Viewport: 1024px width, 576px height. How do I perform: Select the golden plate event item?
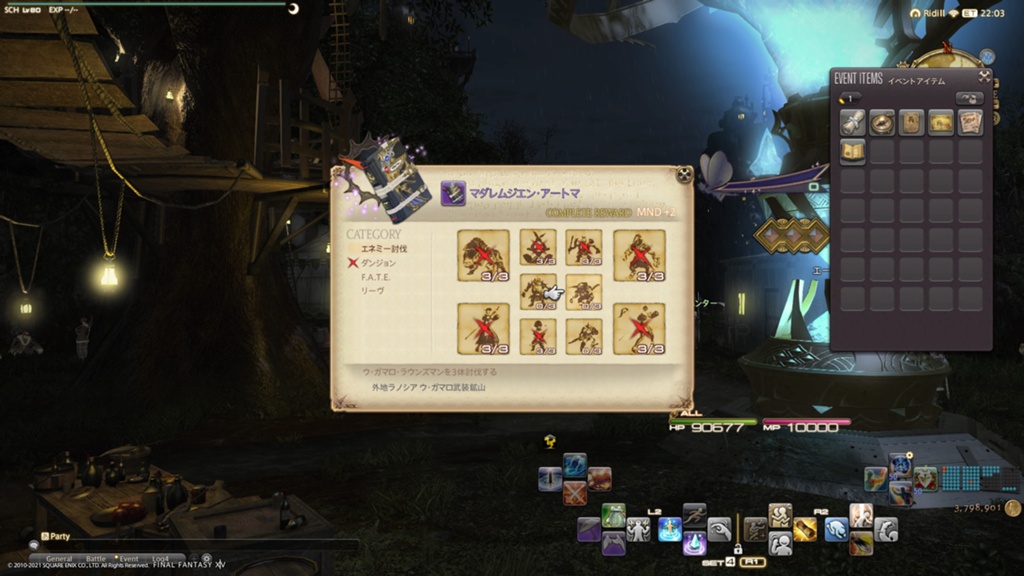click(x=941, y=122)
